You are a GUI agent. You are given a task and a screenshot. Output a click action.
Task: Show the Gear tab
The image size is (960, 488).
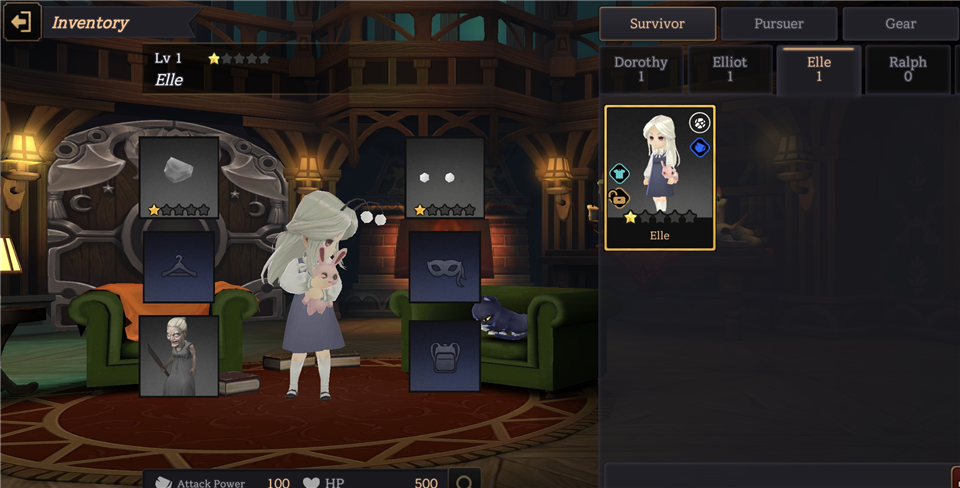coord(900,23)
